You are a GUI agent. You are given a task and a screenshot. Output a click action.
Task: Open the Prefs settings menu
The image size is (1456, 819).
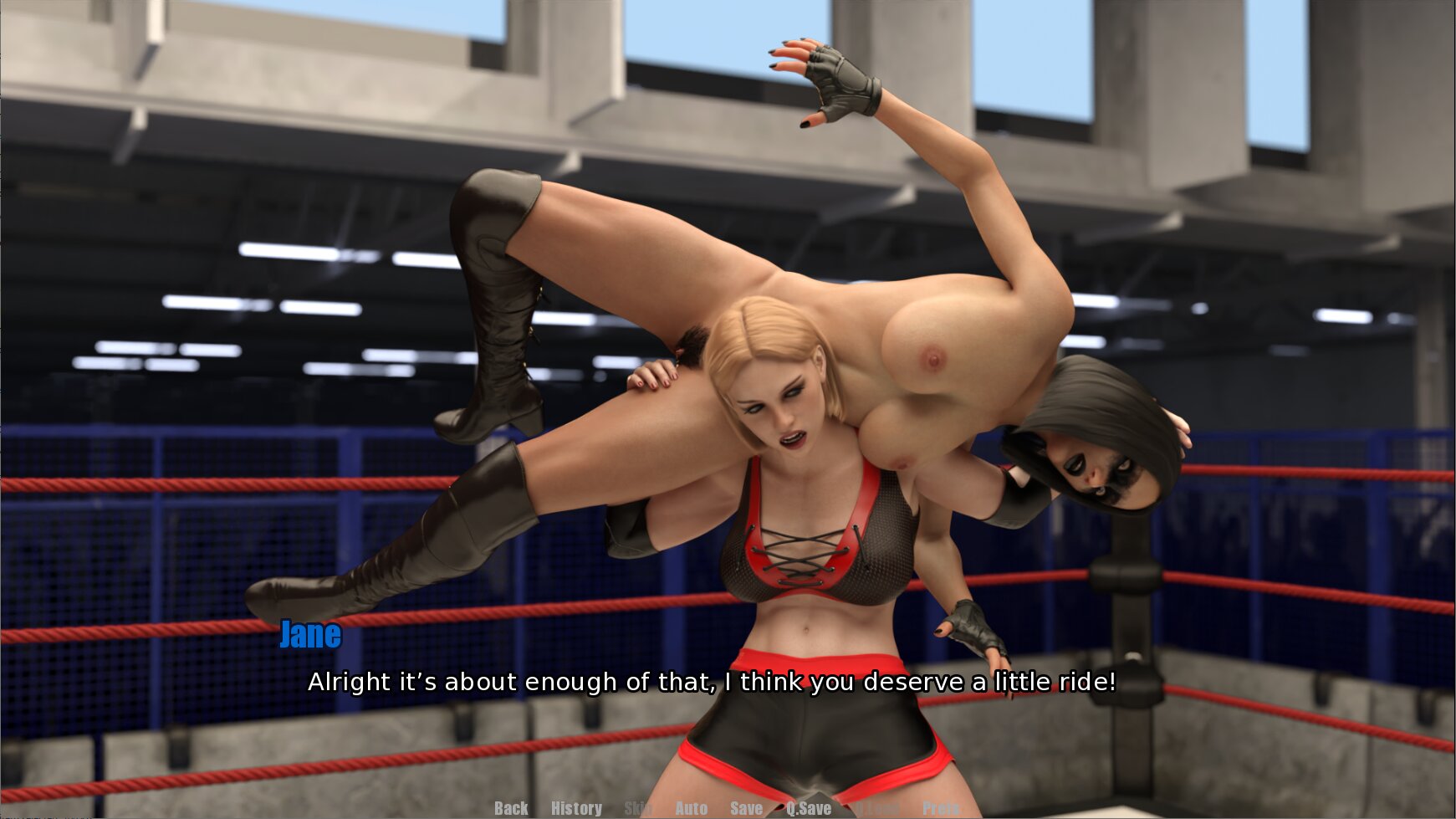coord(941,808)
